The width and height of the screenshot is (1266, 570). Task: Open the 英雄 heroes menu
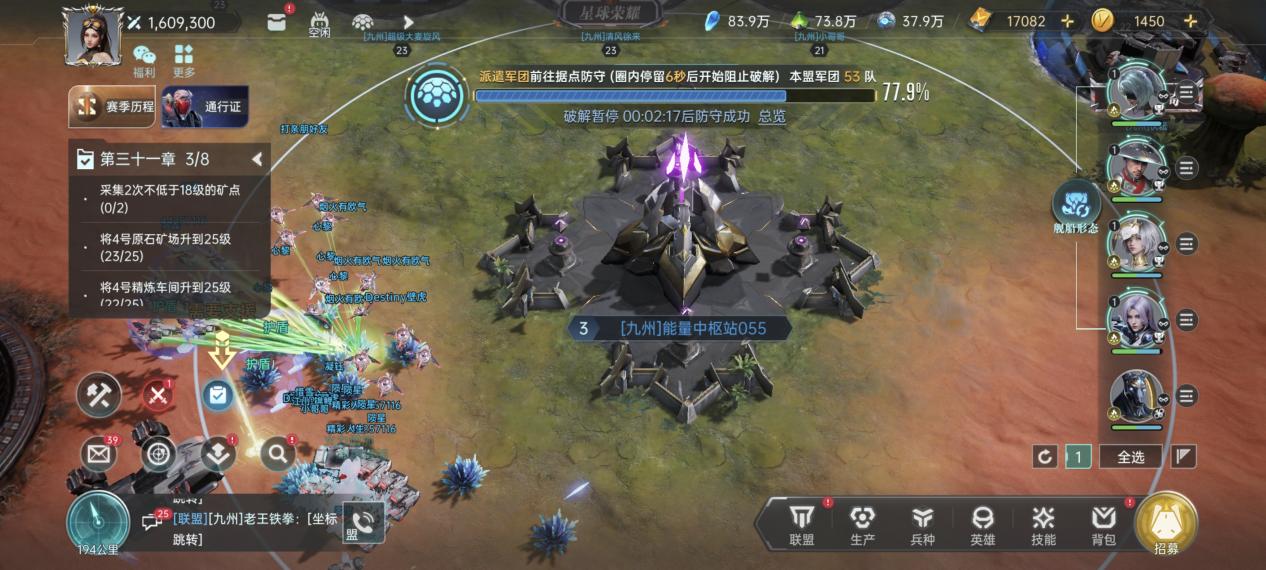(x=983, y=524)
